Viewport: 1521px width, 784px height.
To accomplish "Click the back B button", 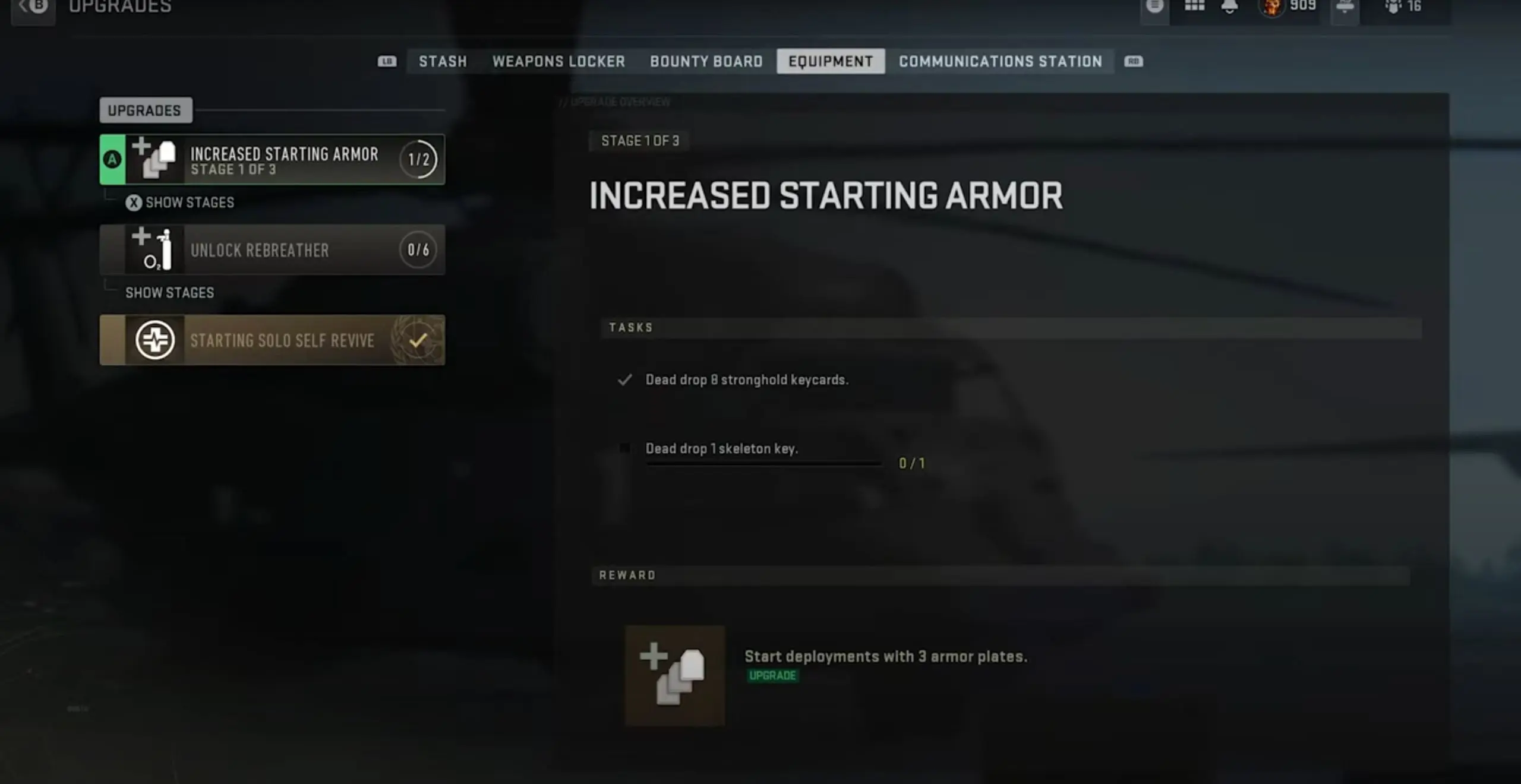I will pyautogui.click(x=34, y=6).
